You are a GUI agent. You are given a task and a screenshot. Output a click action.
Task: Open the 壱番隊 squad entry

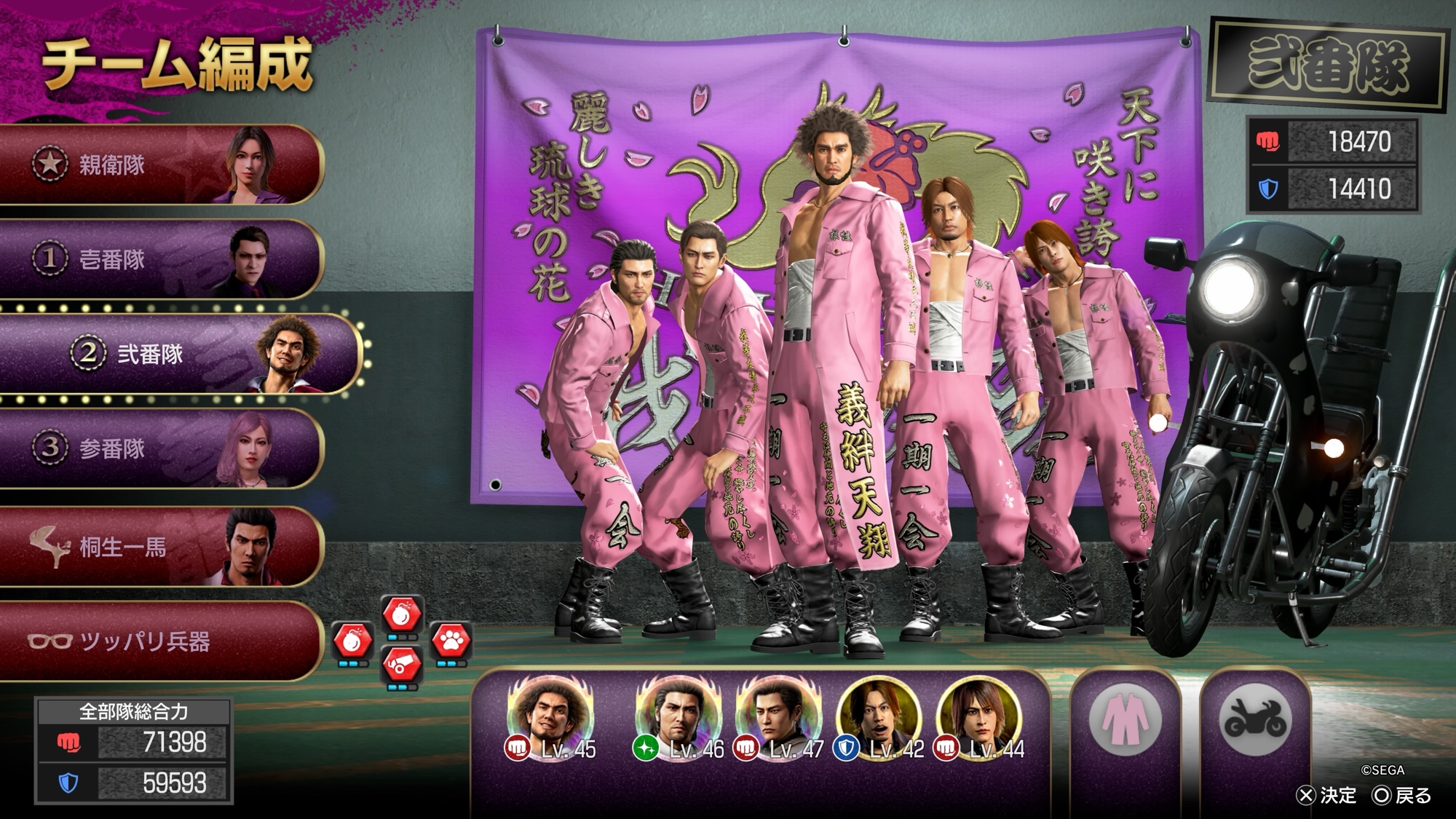(160, 260)
